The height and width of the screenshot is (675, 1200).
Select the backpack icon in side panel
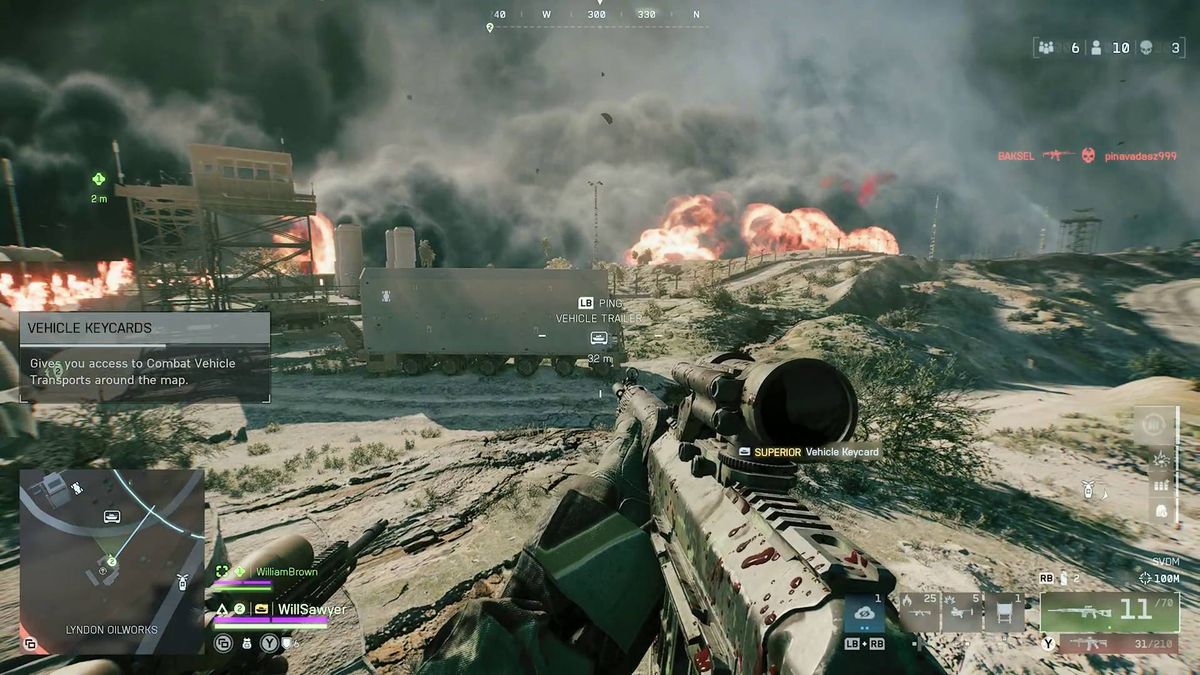[x=1161, y=511]
